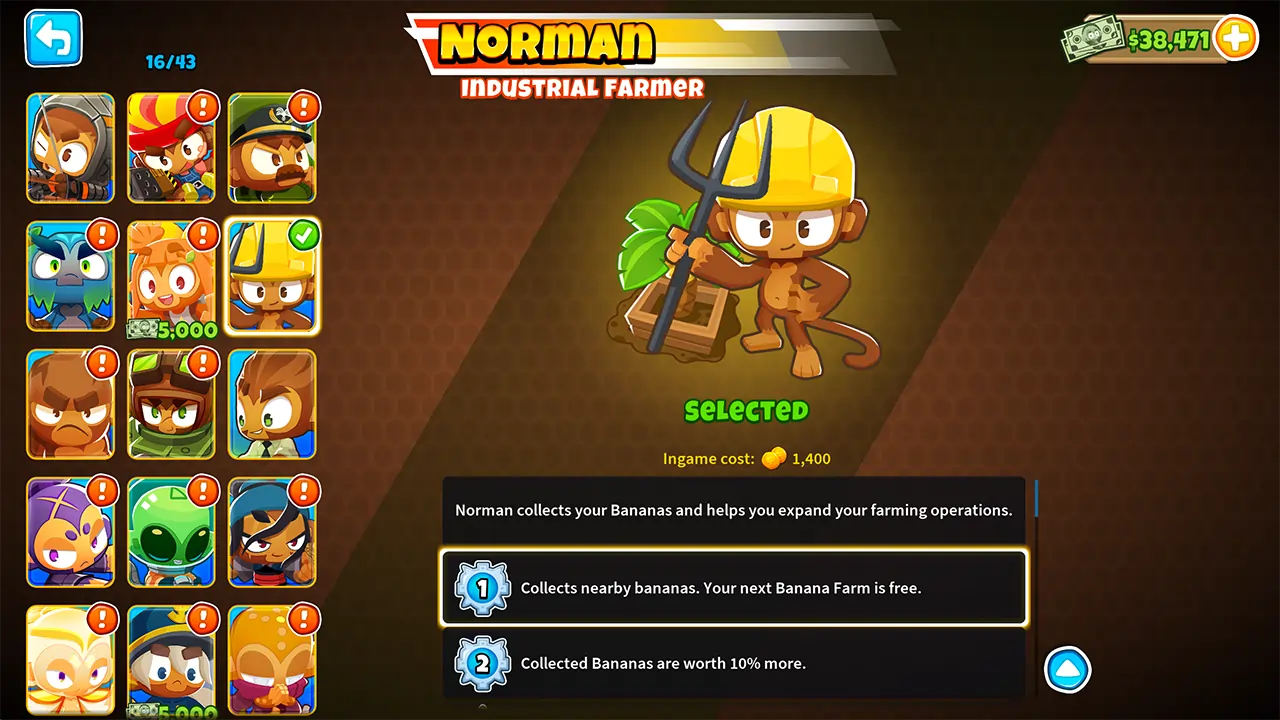The height and width of the screenshot is (720, 1280).
Task: Click the level 2 gear ability icon
Action: click(482, 663)
